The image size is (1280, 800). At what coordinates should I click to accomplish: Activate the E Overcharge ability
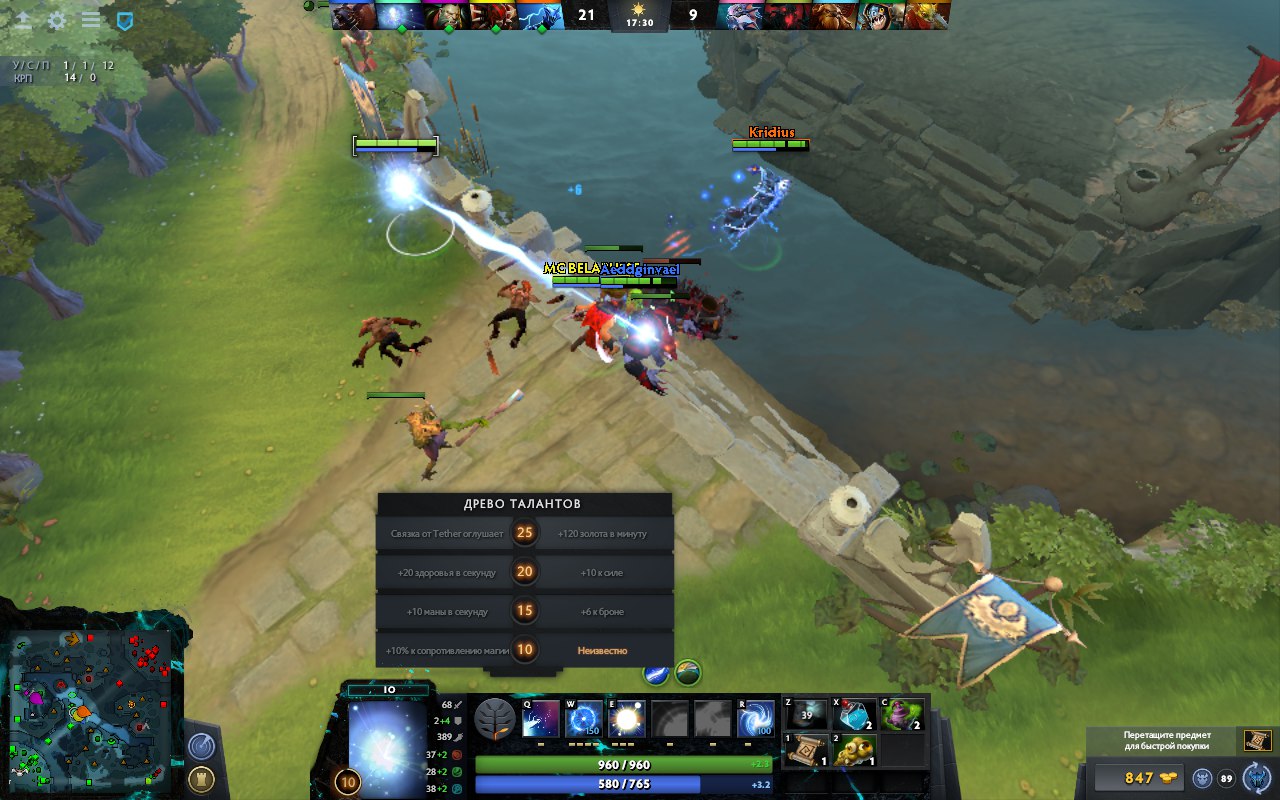[x=627, y=719]
